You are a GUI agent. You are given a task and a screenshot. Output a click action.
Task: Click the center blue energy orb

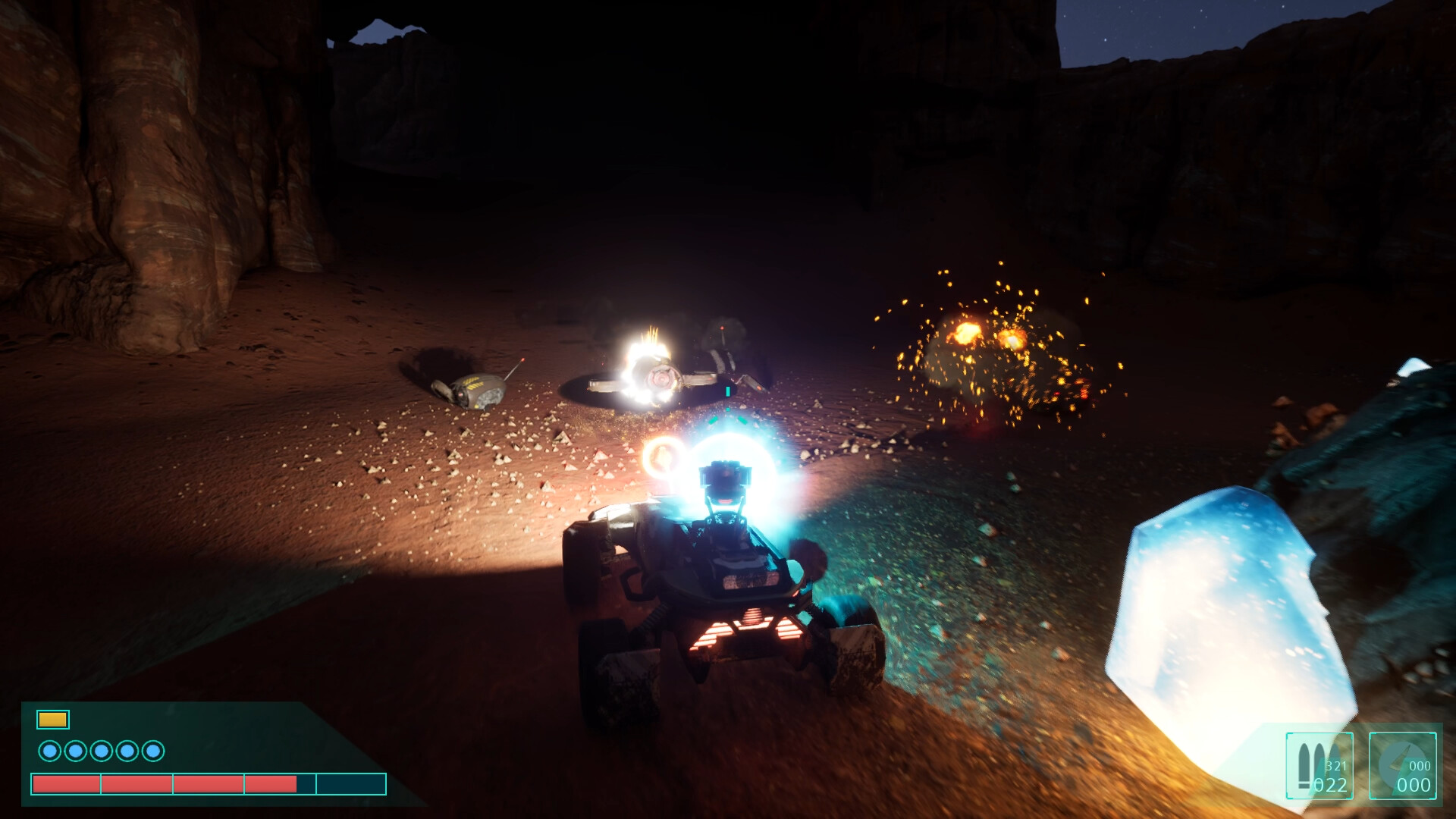(730, 466)
